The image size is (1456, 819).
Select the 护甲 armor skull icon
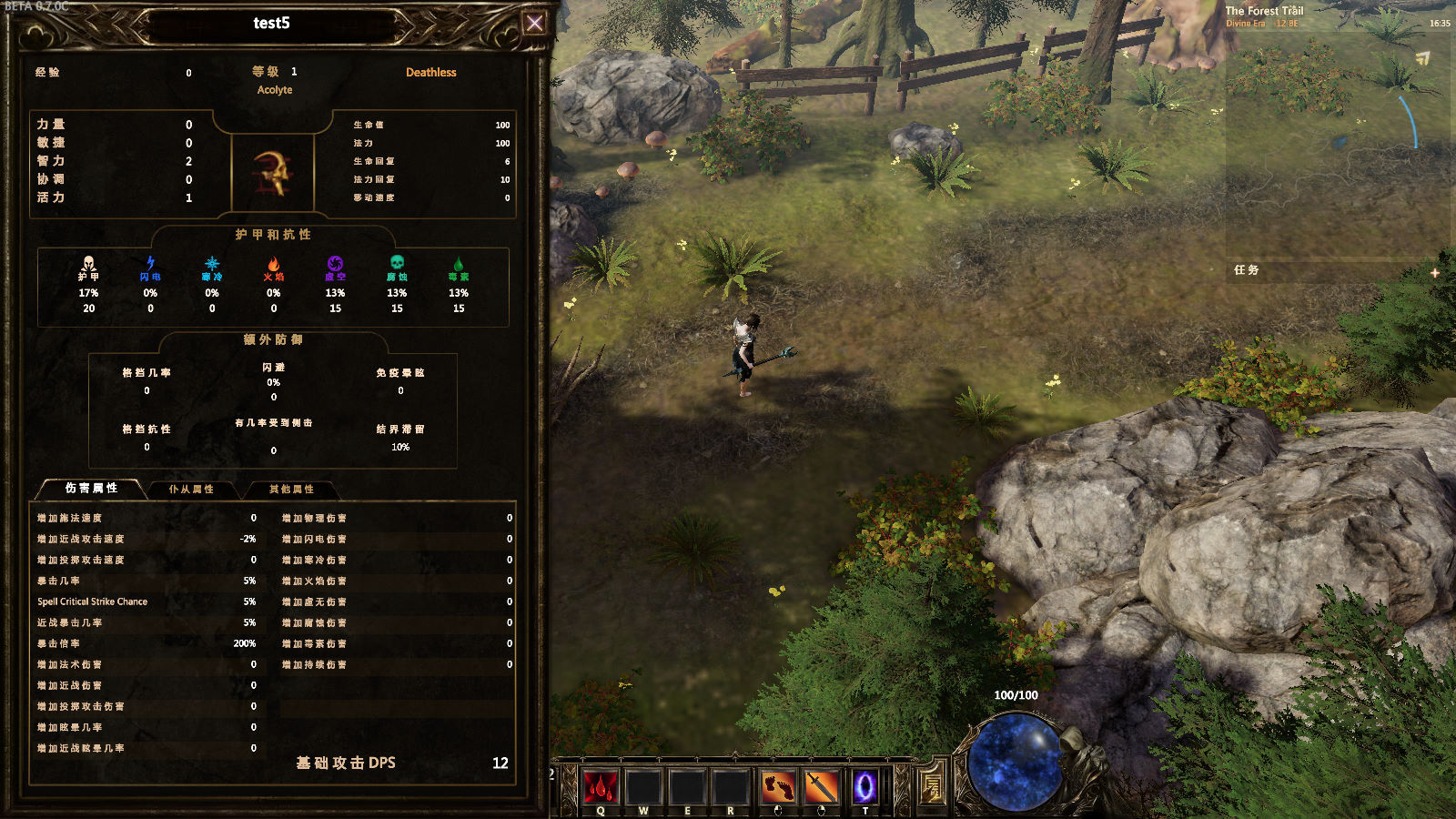[88, 264]
